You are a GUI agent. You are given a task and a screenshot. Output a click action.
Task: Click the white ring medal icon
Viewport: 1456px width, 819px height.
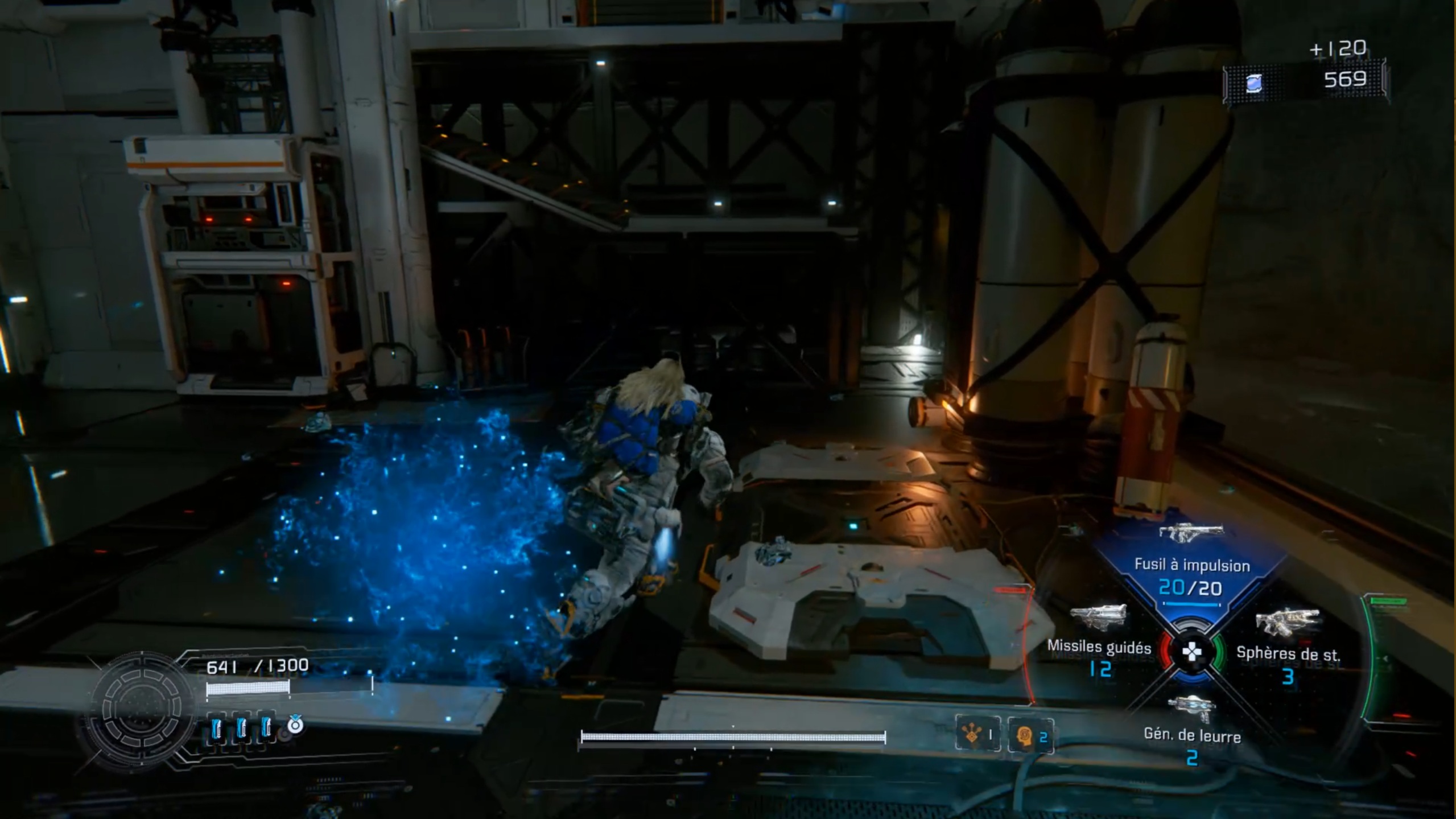pos(295,725)
